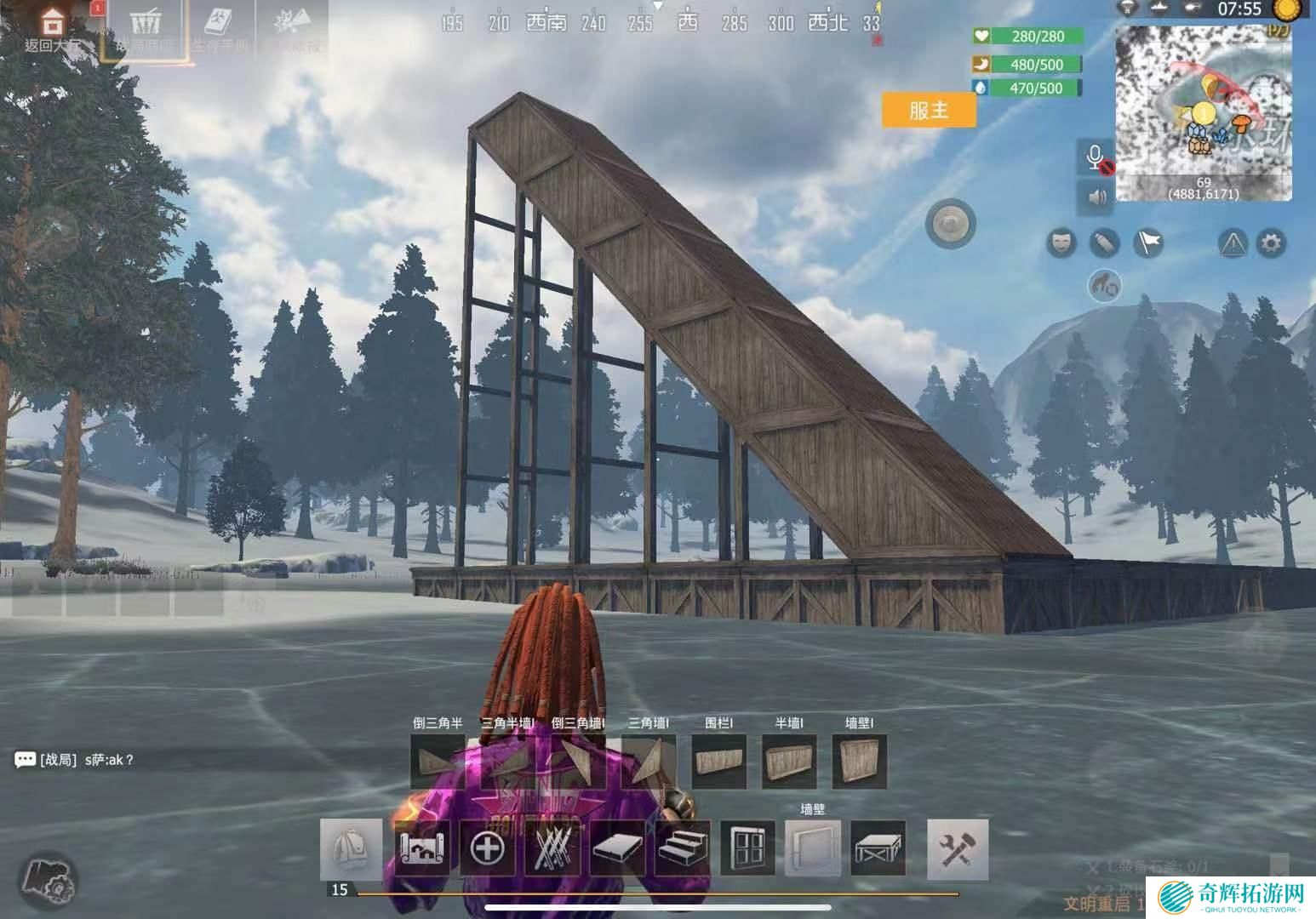Toggle the muted microphone

[x=1096, y=158]
